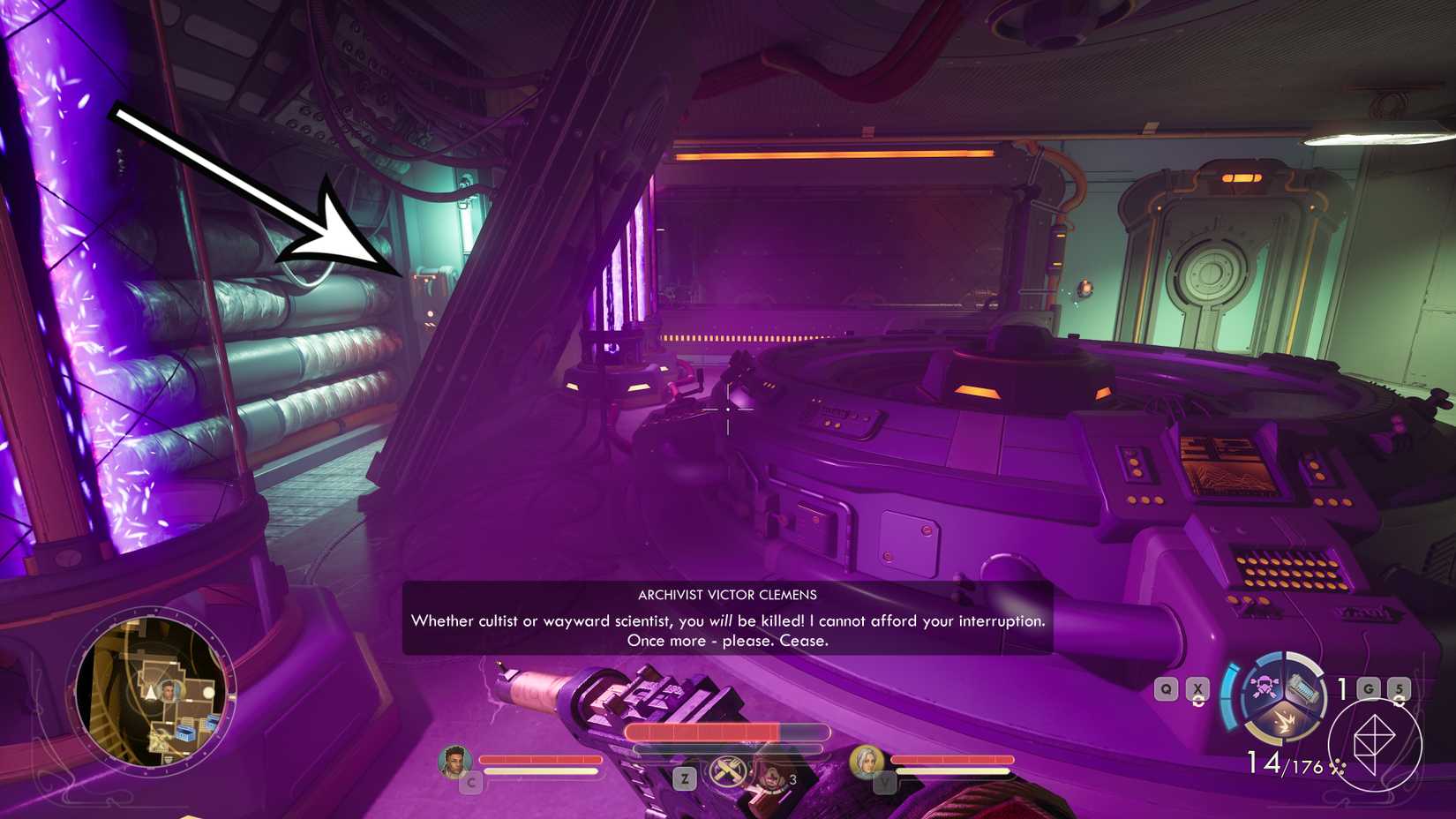1456x819 pixels.
Task: Open the Z weapon mod slot
Action: click(684, 778)
